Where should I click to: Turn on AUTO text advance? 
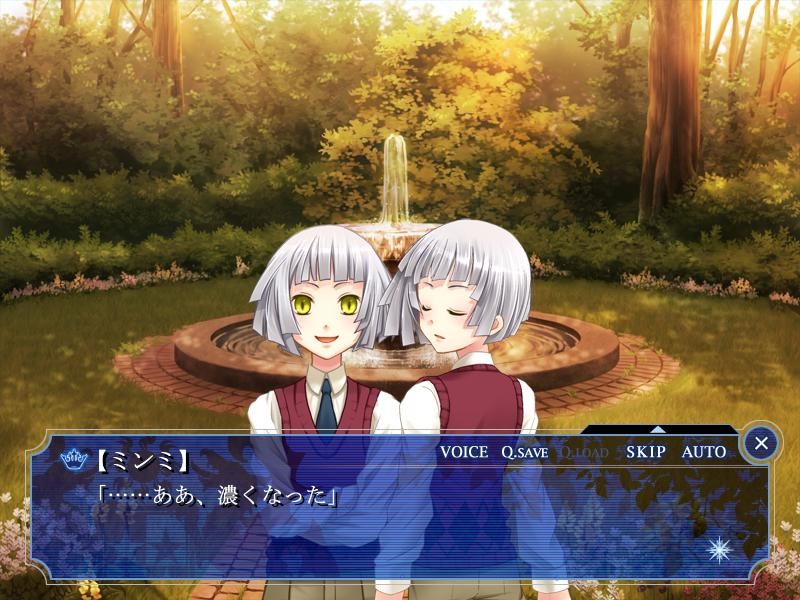coord(704,452)
